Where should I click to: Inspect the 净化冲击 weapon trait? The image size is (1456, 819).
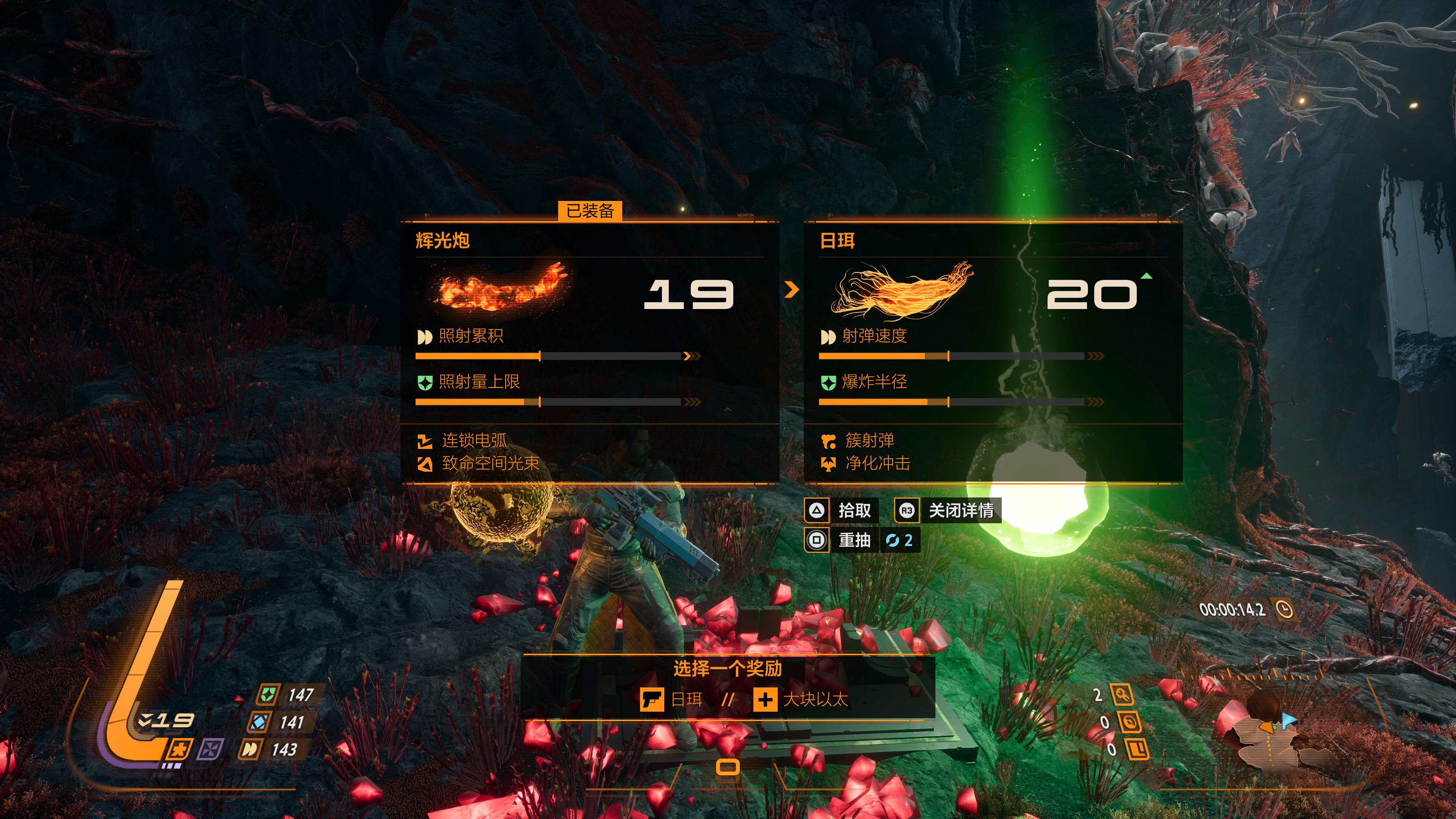[877, 463]
